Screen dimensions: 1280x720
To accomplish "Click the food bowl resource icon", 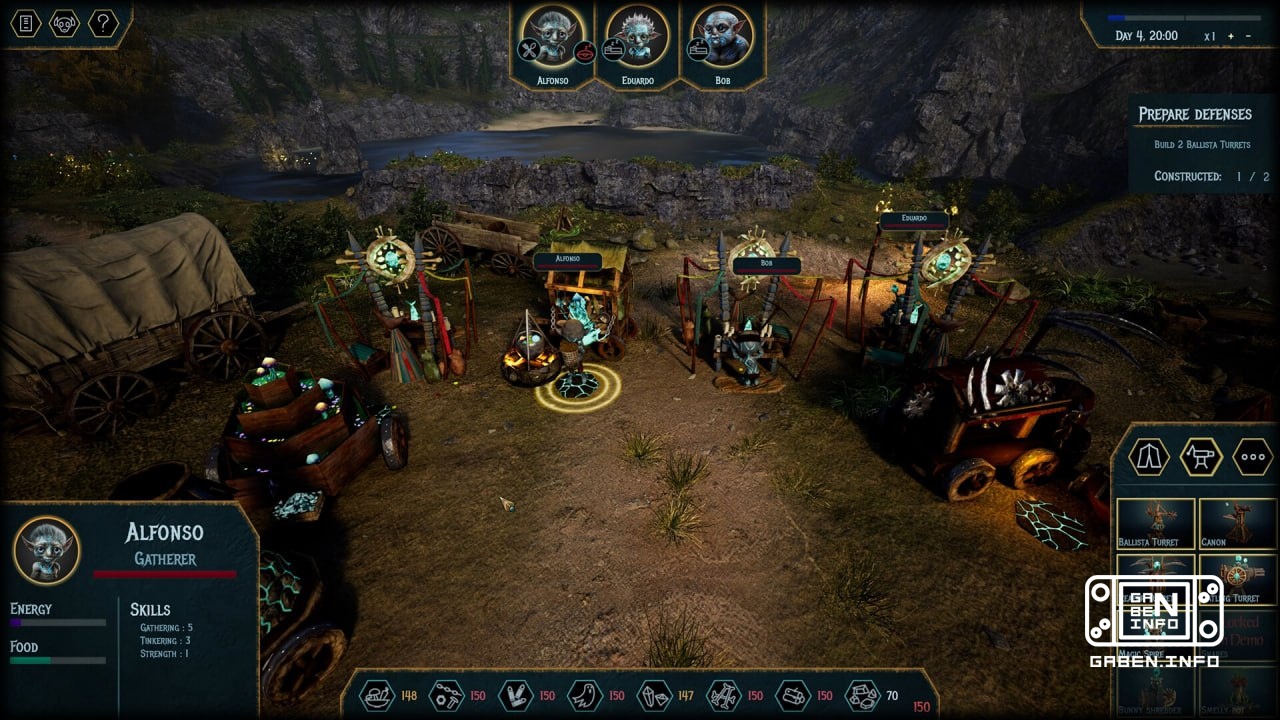I will (x=376, y=695).
